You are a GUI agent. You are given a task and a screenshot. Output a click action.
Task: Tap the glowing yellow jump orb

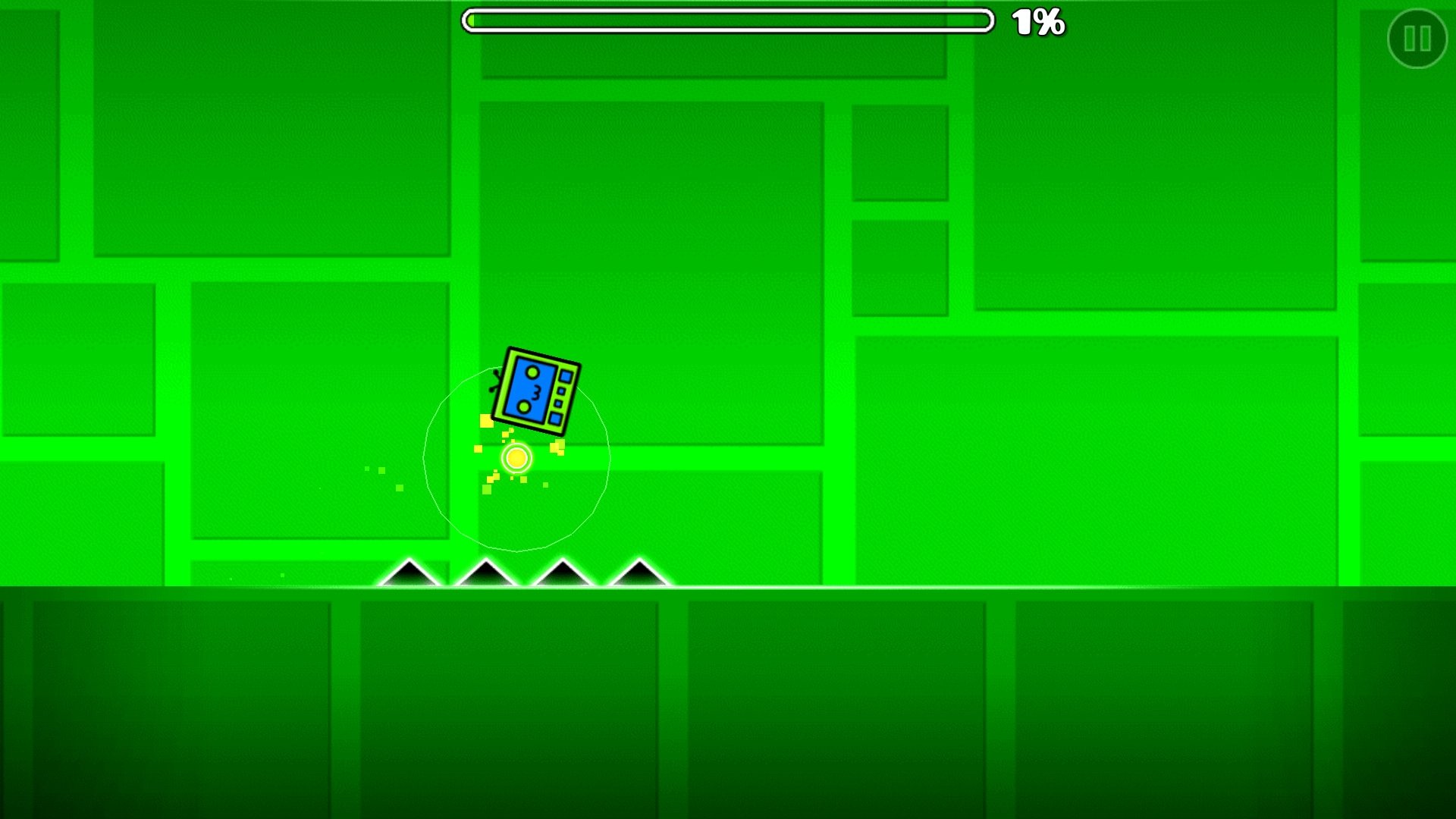[517, 458]
